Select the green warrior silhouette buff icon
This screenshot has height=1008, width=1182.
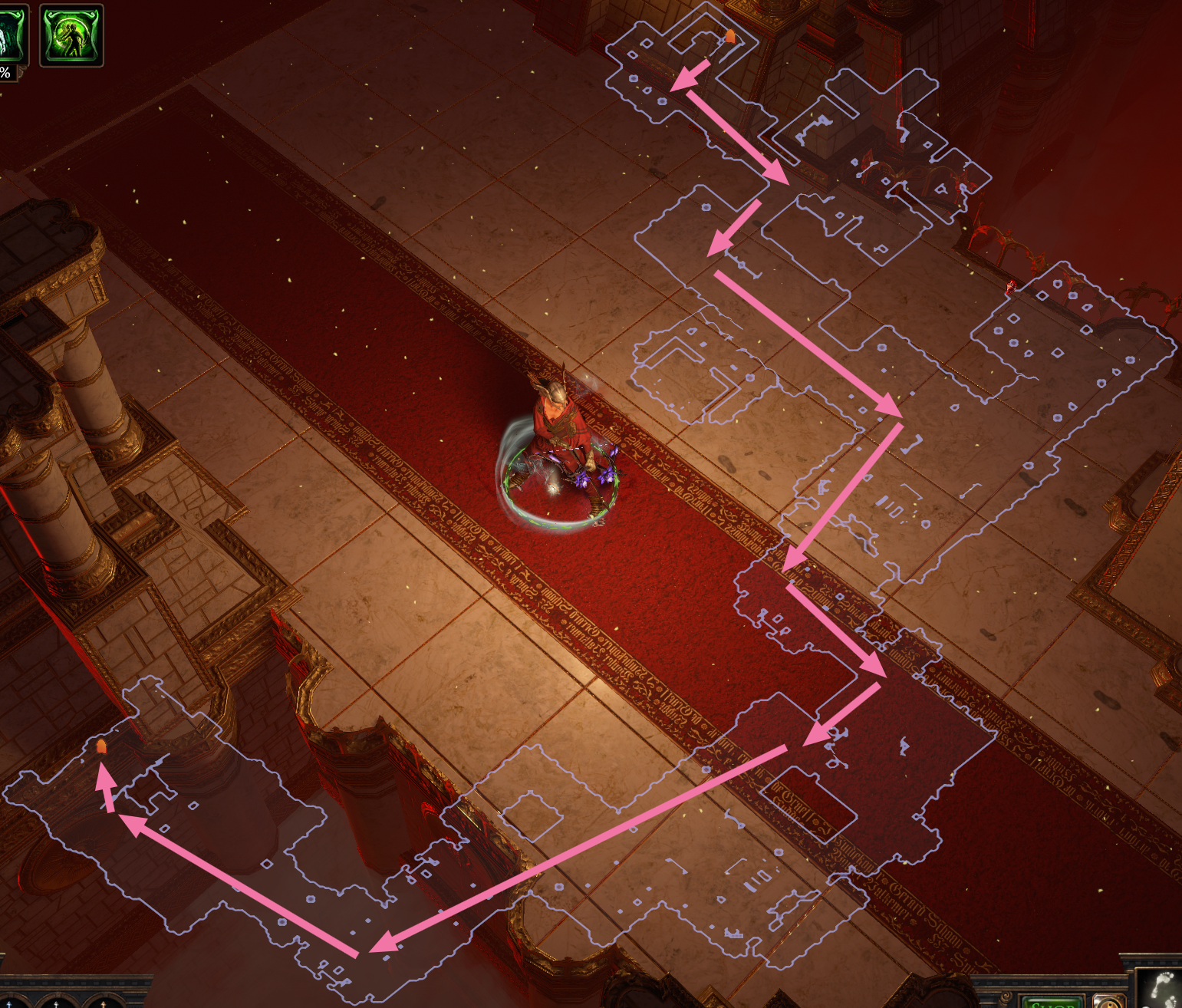pyautogui.click(x=71, y=35)
